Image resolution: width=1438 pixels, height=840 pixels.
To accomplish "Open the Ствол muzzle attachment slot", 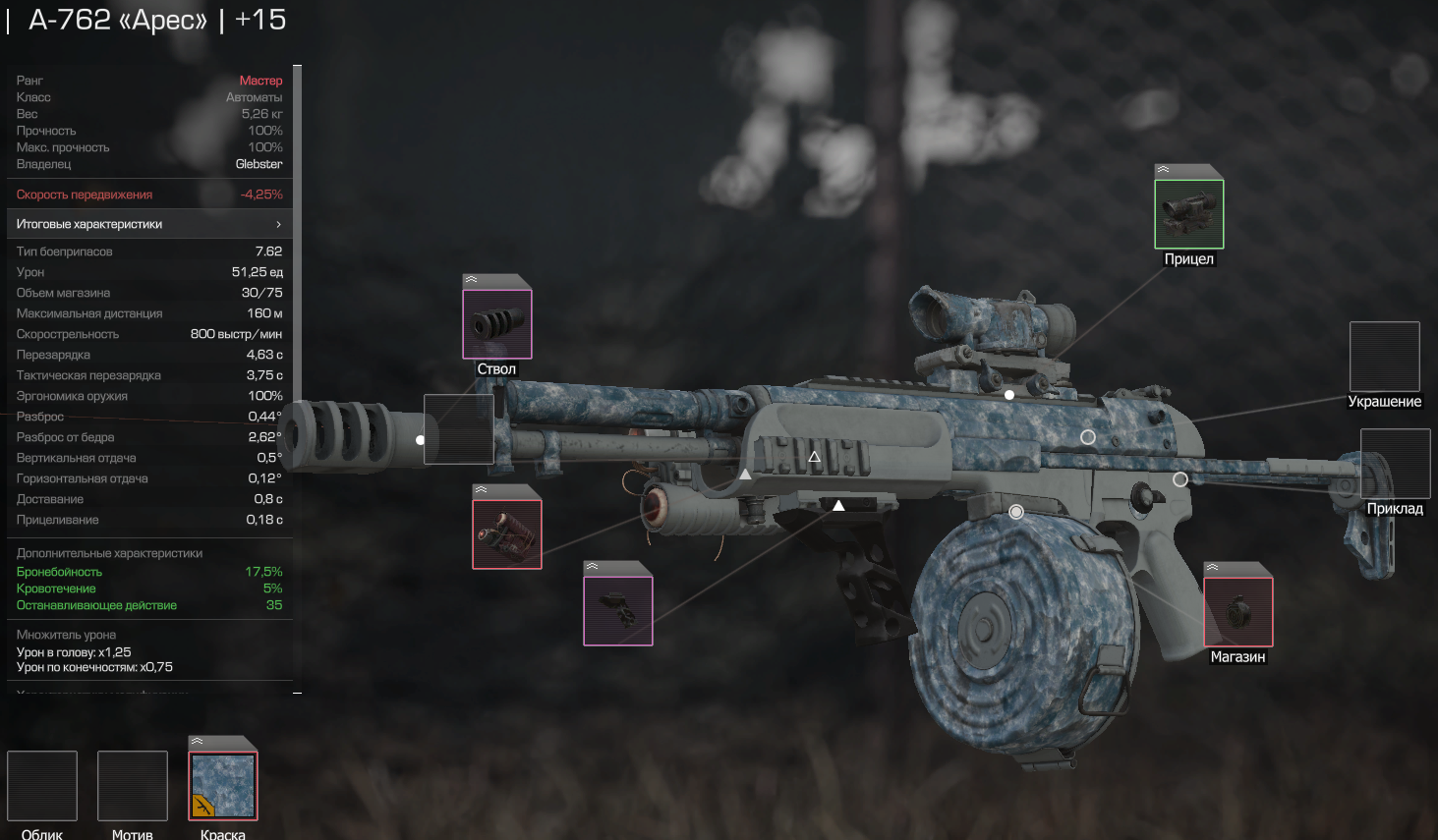I will [497, 324].
